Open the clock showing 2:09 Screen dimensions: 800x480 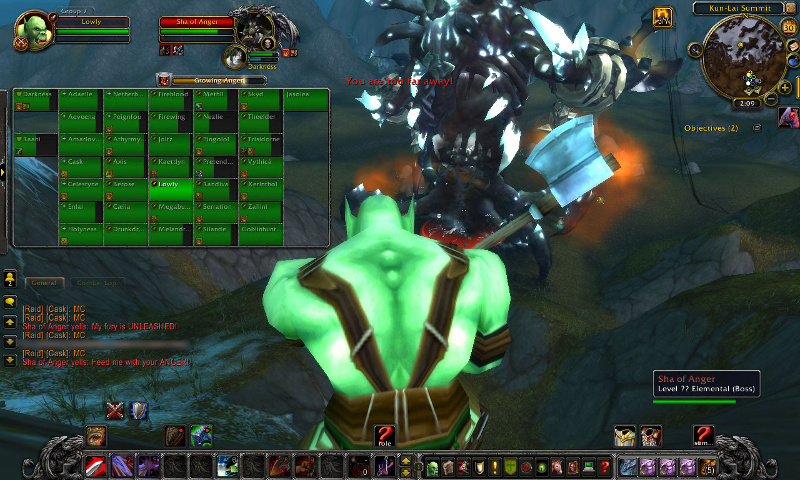coord(745,103)
